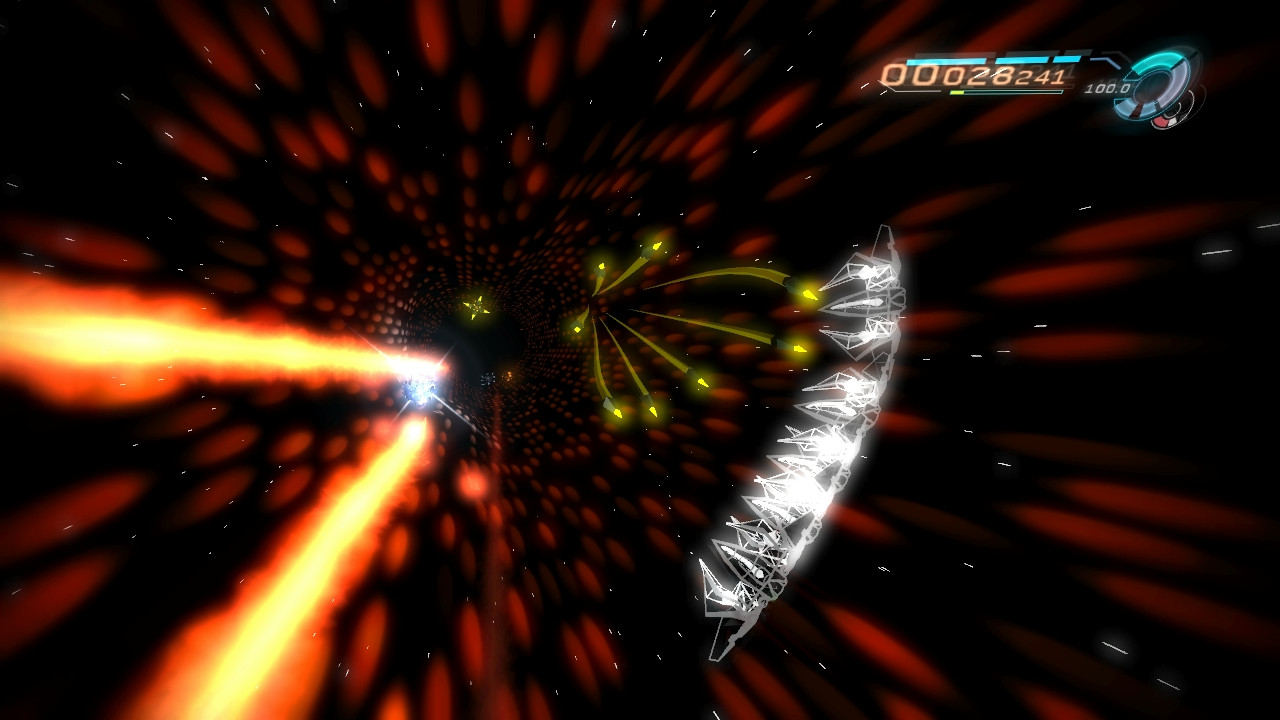The width and height of the screenshot is (1280, 720).
Task: Click the tail tip of the wireframe enemy
Action: click(x=714, y=656)
